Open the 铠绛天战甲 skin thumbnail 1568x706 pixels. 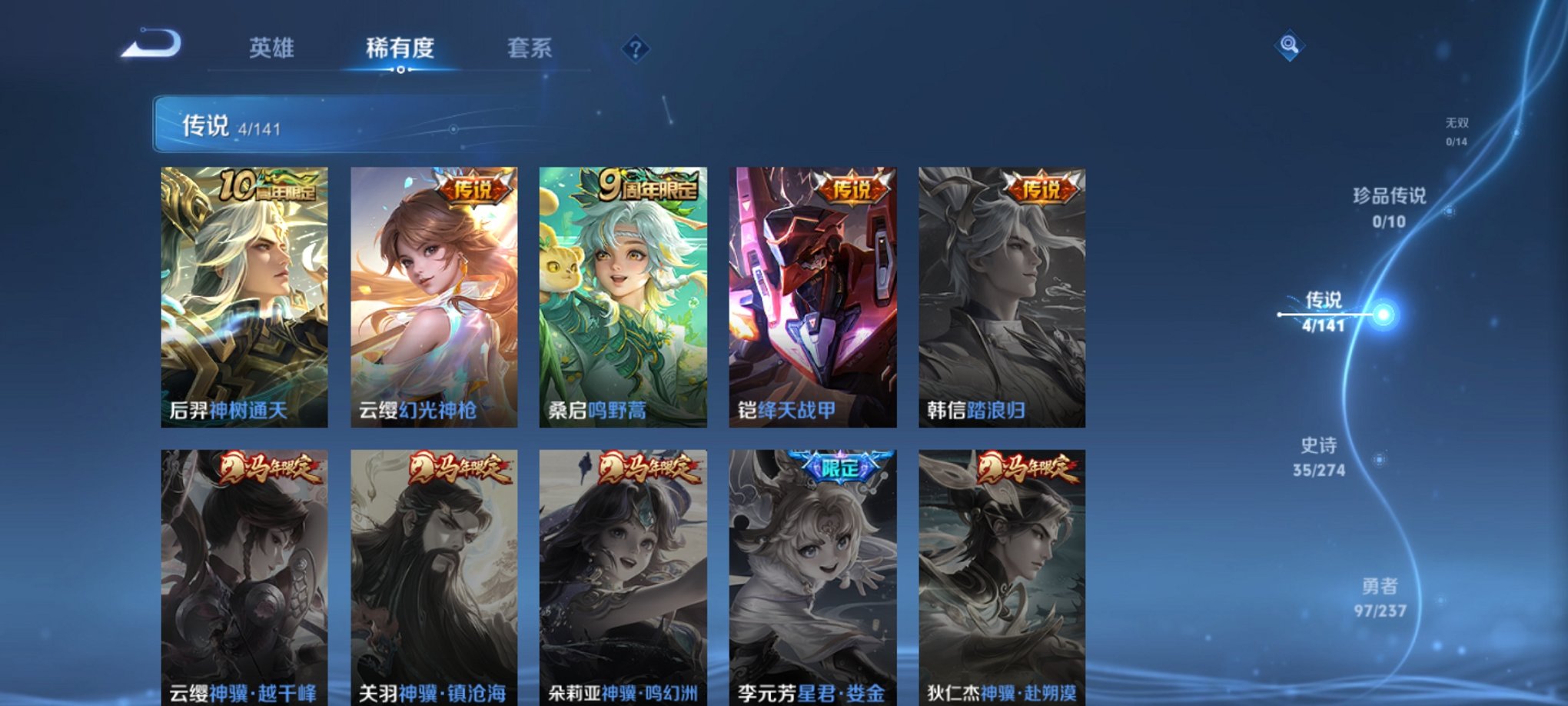(x=815, y=300)
